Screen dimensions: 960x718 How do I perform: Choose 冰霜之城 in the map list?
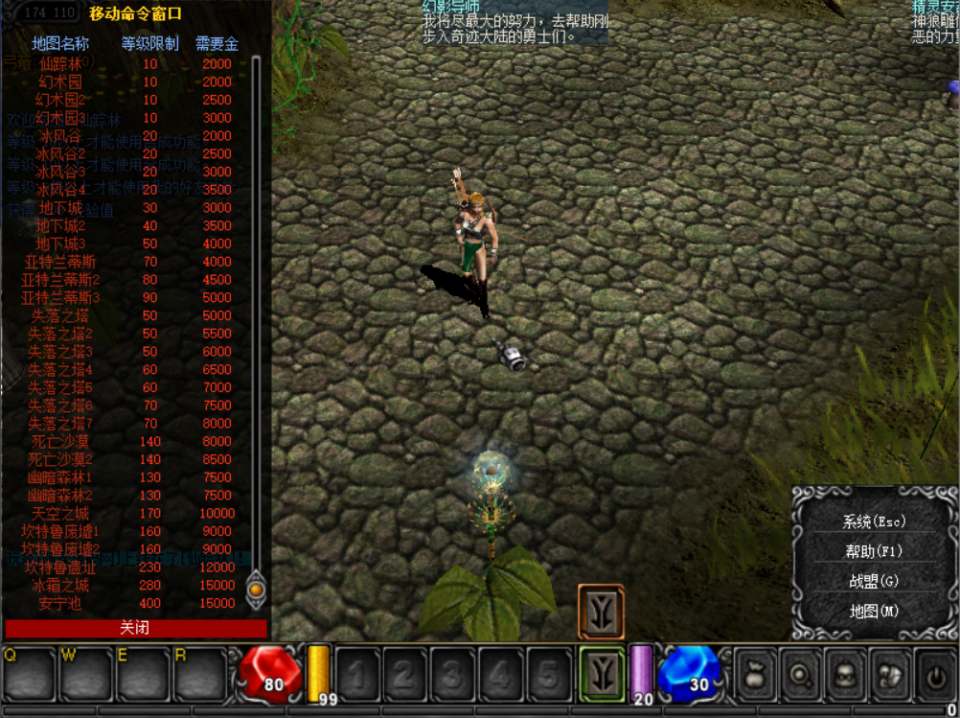pyautogui.click(x=60, y=585)
